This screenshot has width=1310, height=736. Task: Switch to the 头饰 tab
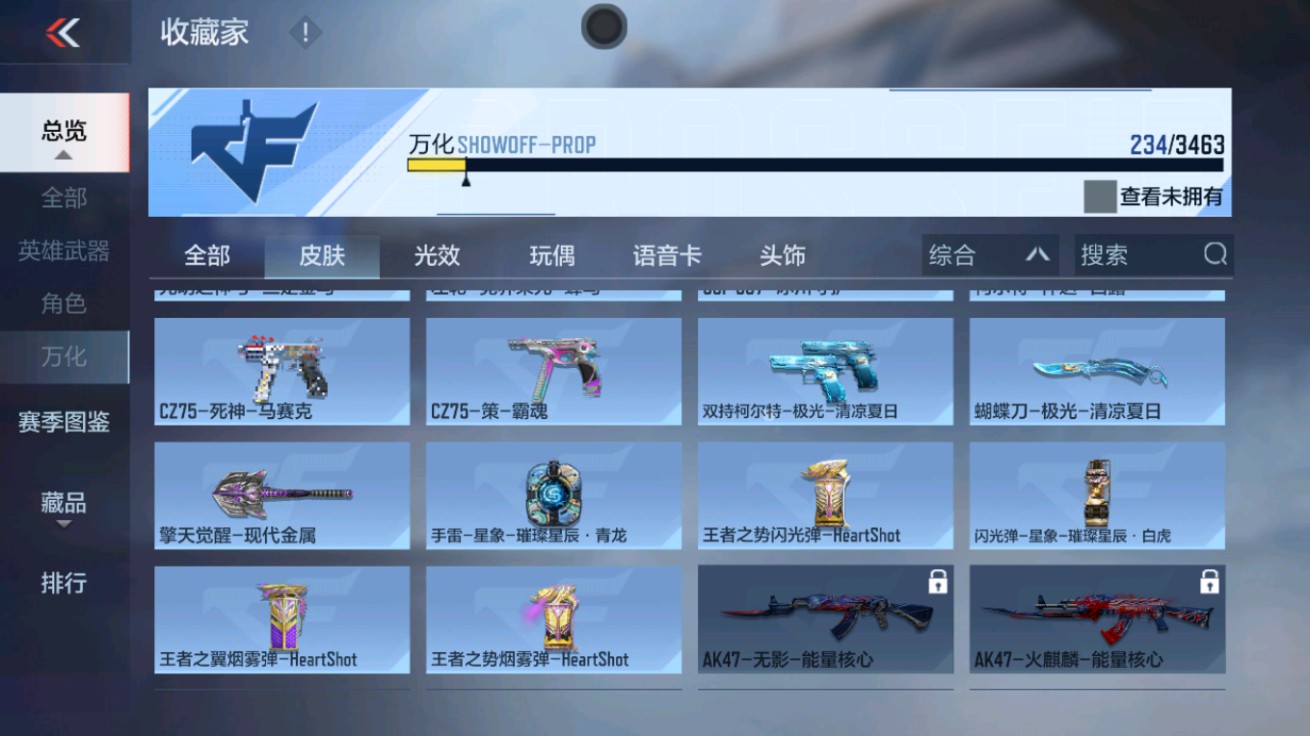coord(782,255)
